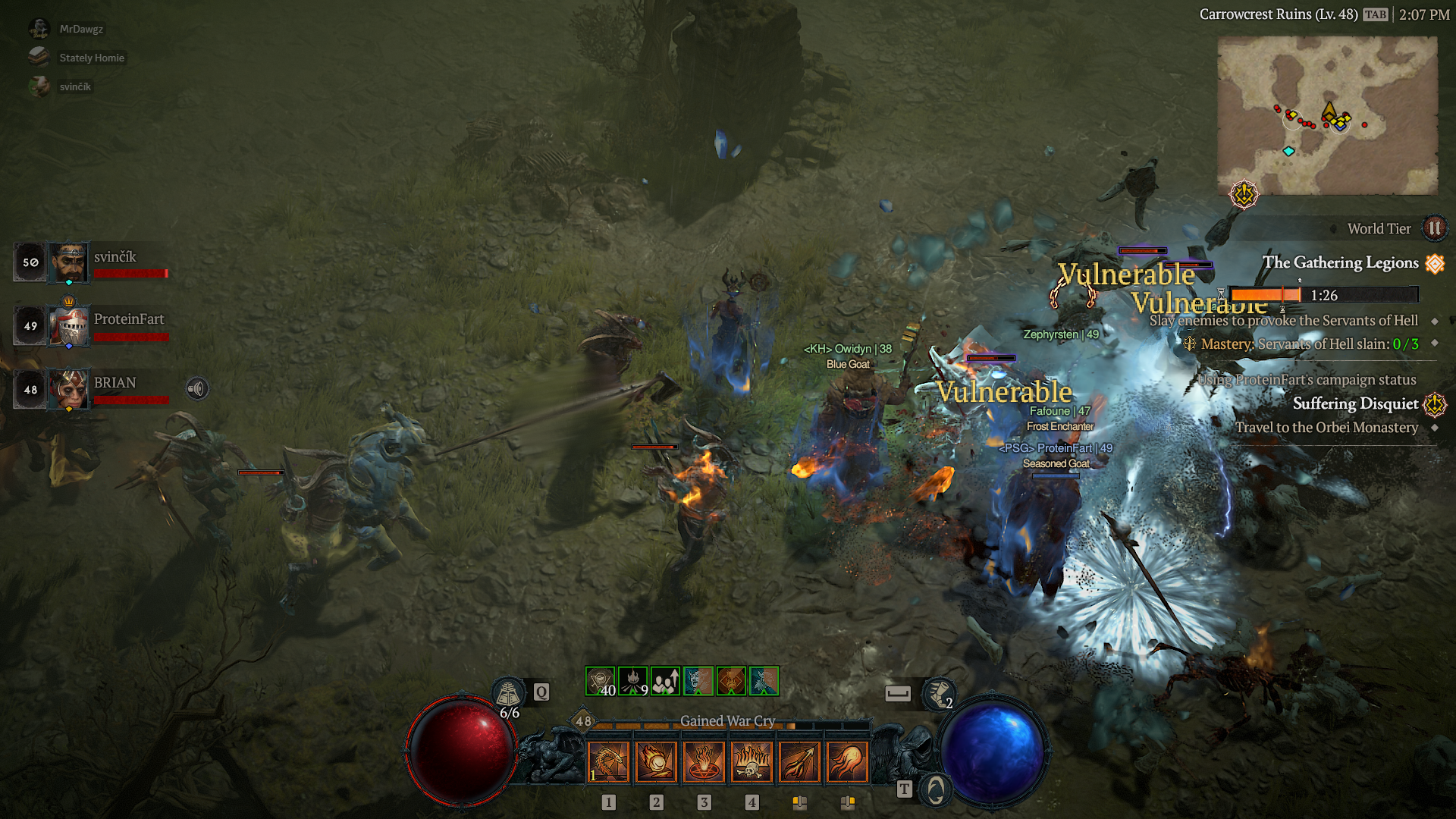Select ProteinFart's party portrait
This screenshot has height=819, width=1456.
tap(69, 326)
